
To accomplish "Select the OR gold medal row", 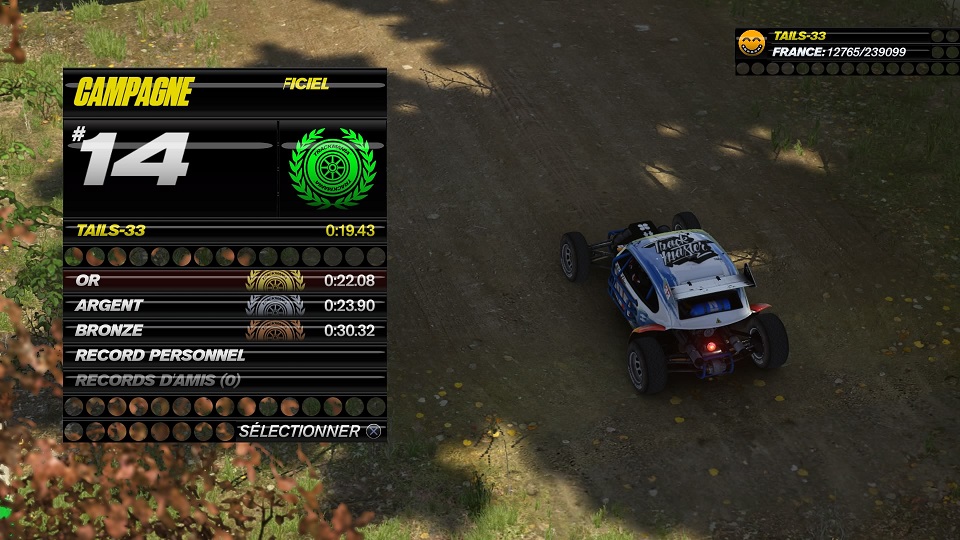I will point(225,281).
